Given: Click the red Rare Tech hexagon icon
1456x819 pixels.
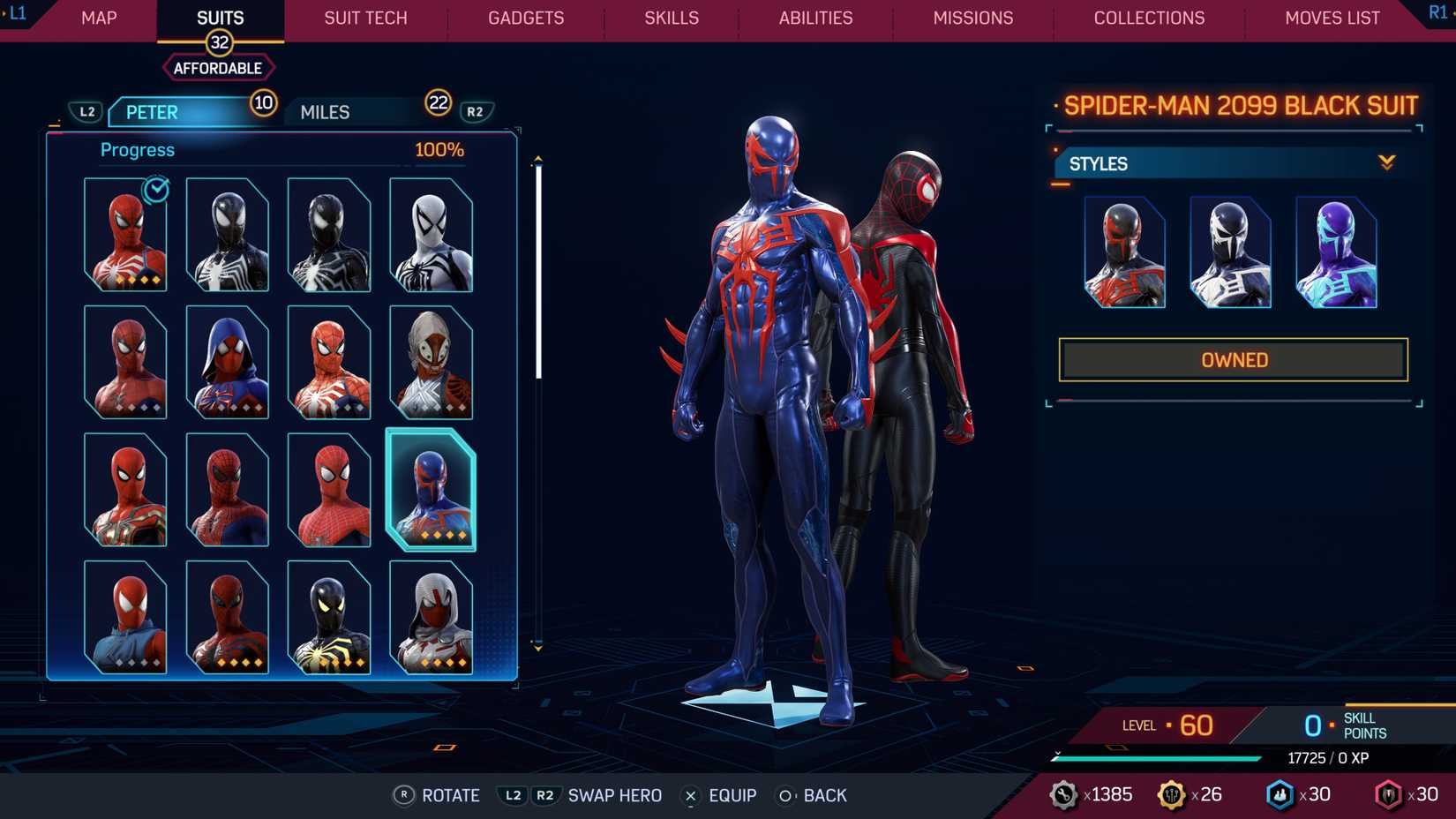Looking at the screenshot, I should [1388, 793].
